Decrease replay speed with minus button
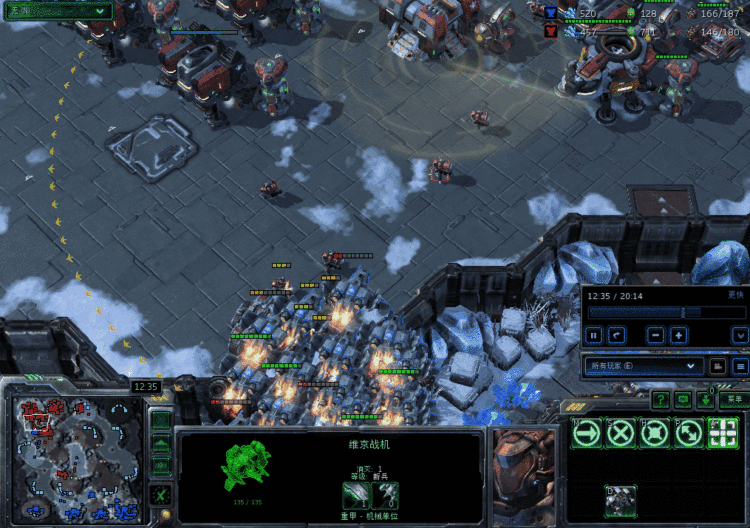This screenshot has width=750, height=528. pos(656,335)
